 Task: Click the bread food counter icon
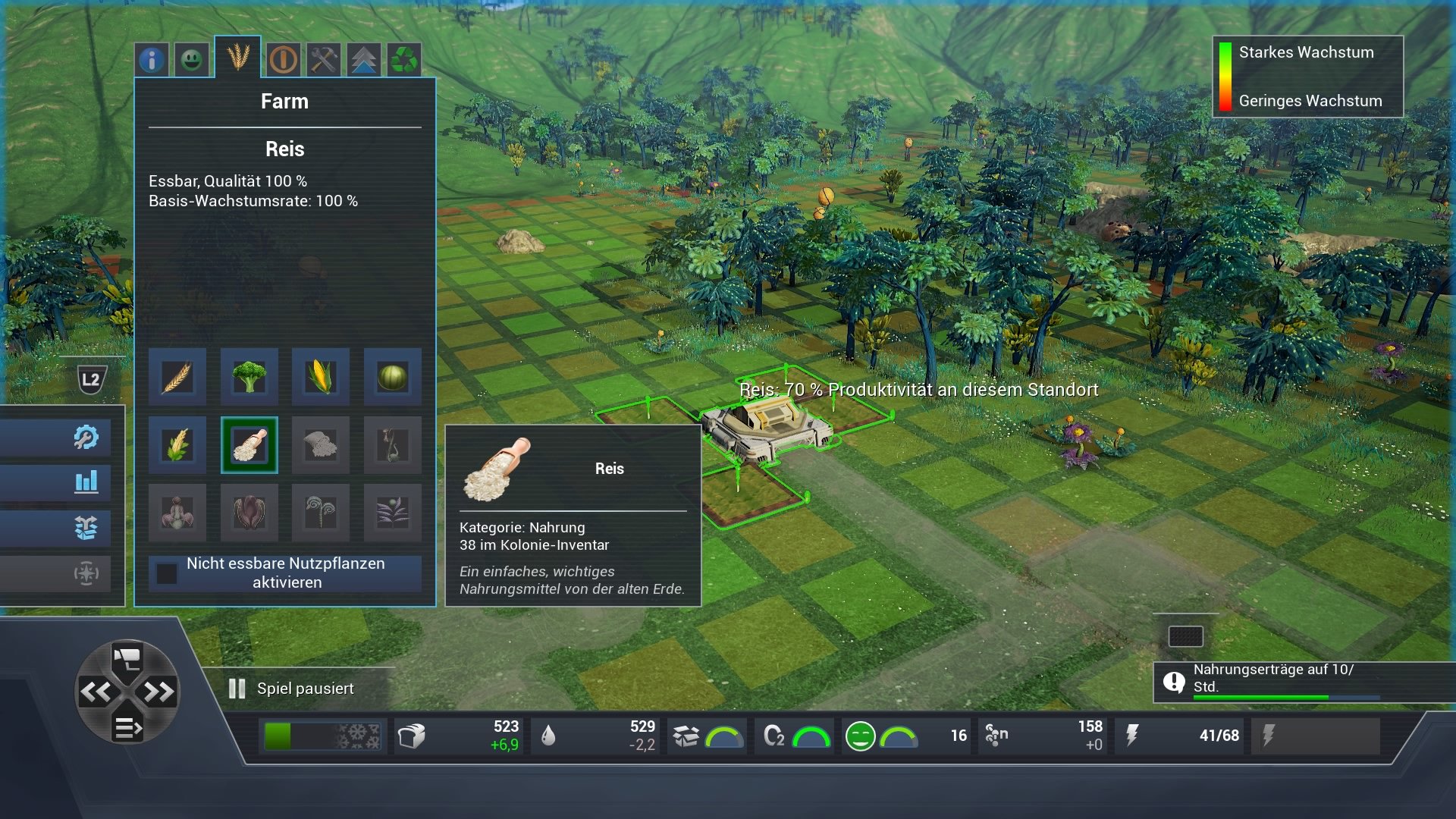tap(412, 735)
